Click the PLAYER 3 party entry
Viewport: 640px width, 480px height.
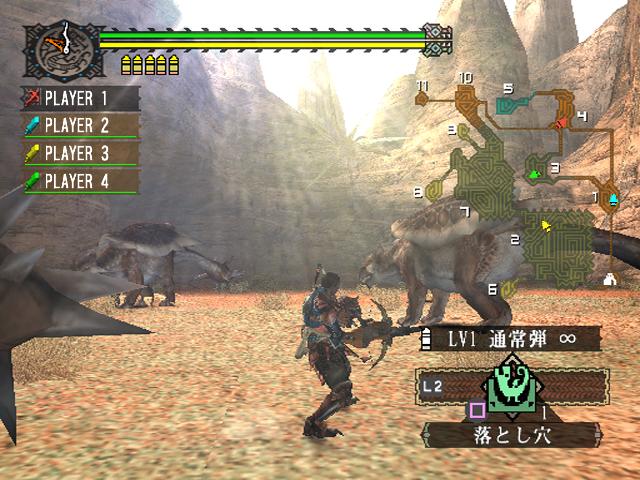(82, 153)
